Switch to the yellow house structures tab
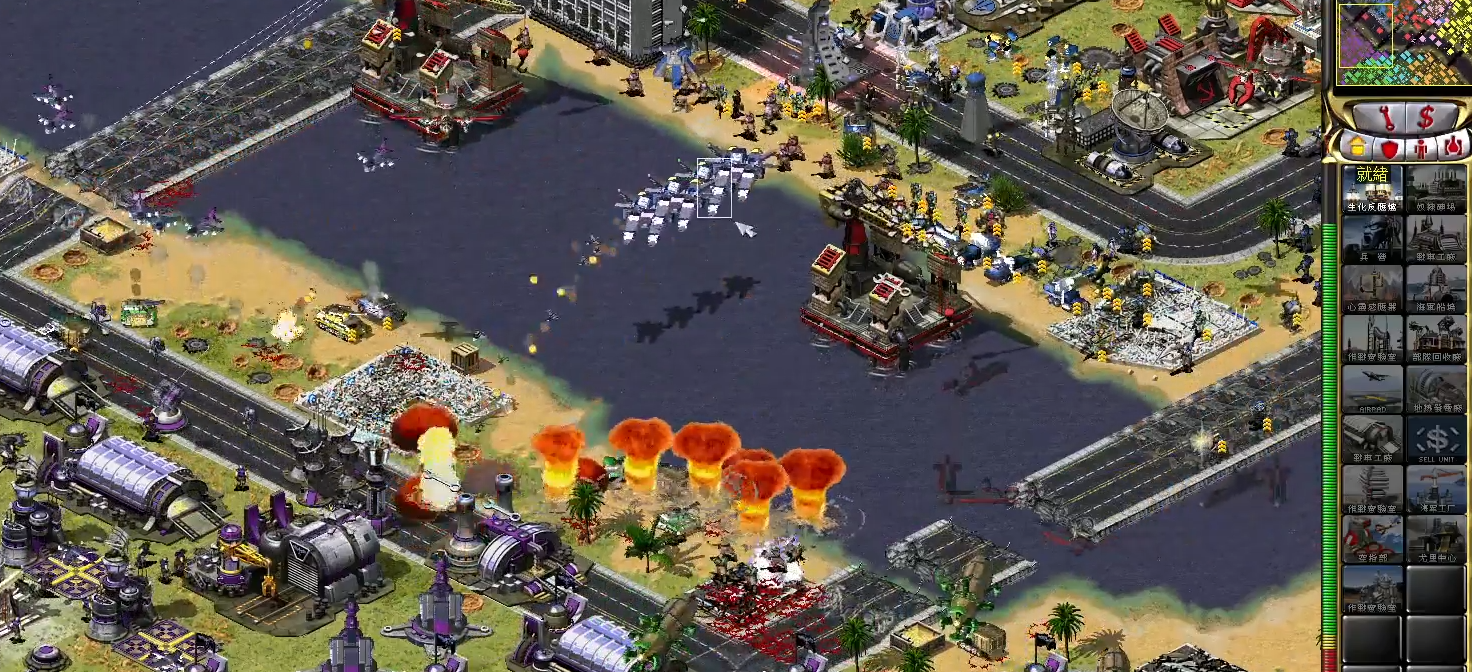 [1358, 147]
